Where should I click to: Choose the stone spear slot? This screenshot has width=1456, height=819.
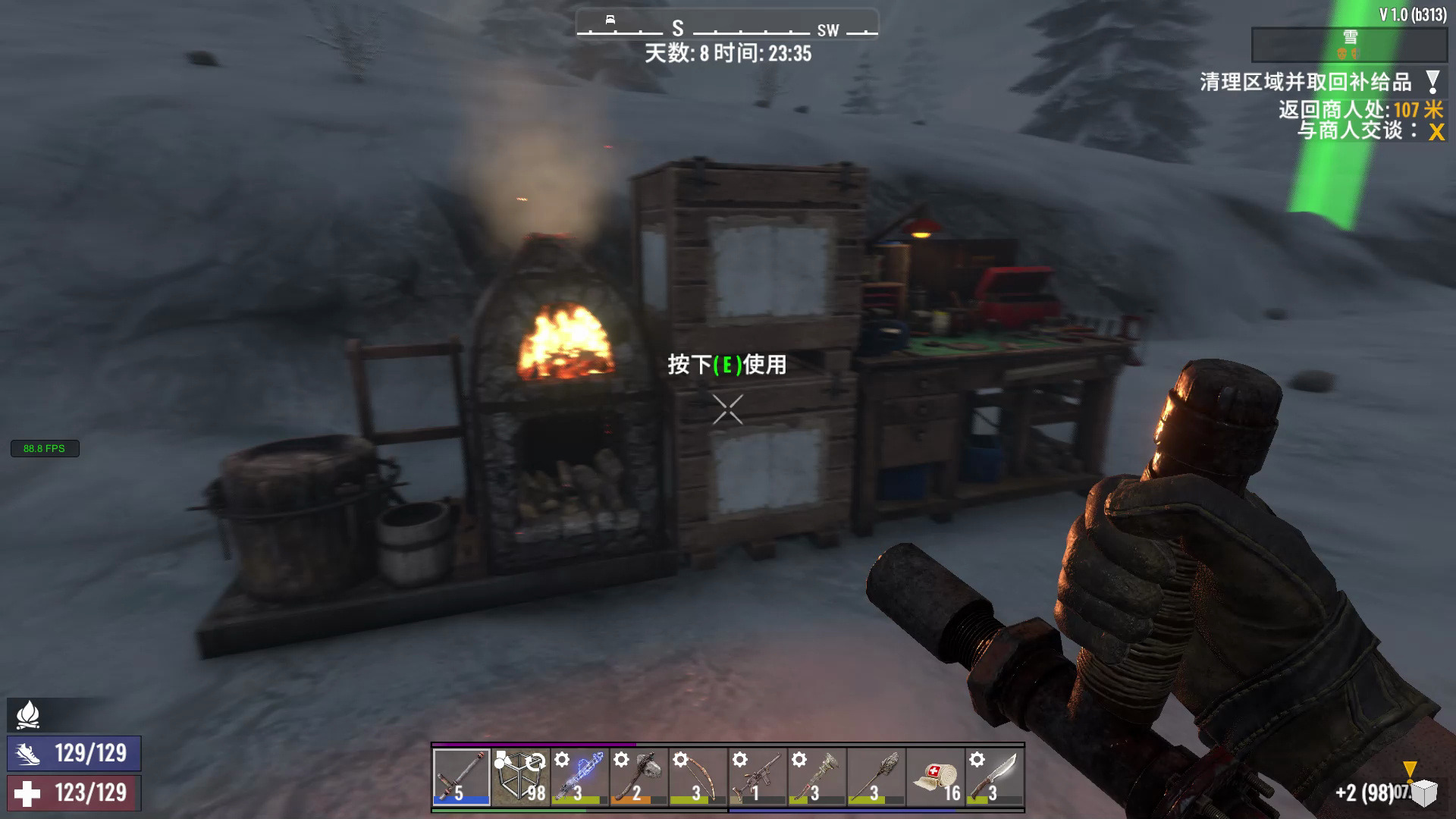pos(875,777)
